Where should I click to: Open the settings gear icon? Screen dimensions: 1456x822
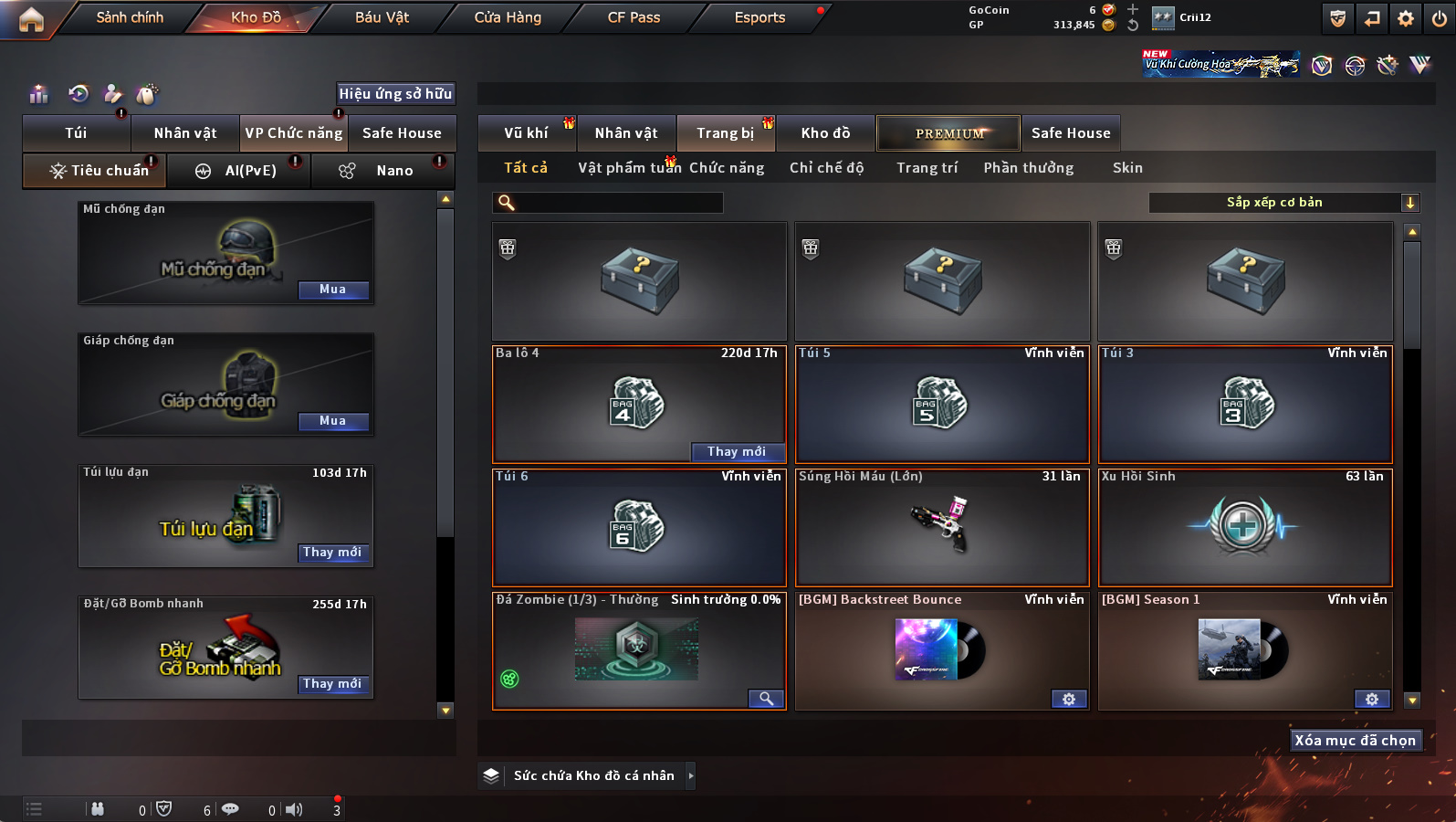[1406, 18]
